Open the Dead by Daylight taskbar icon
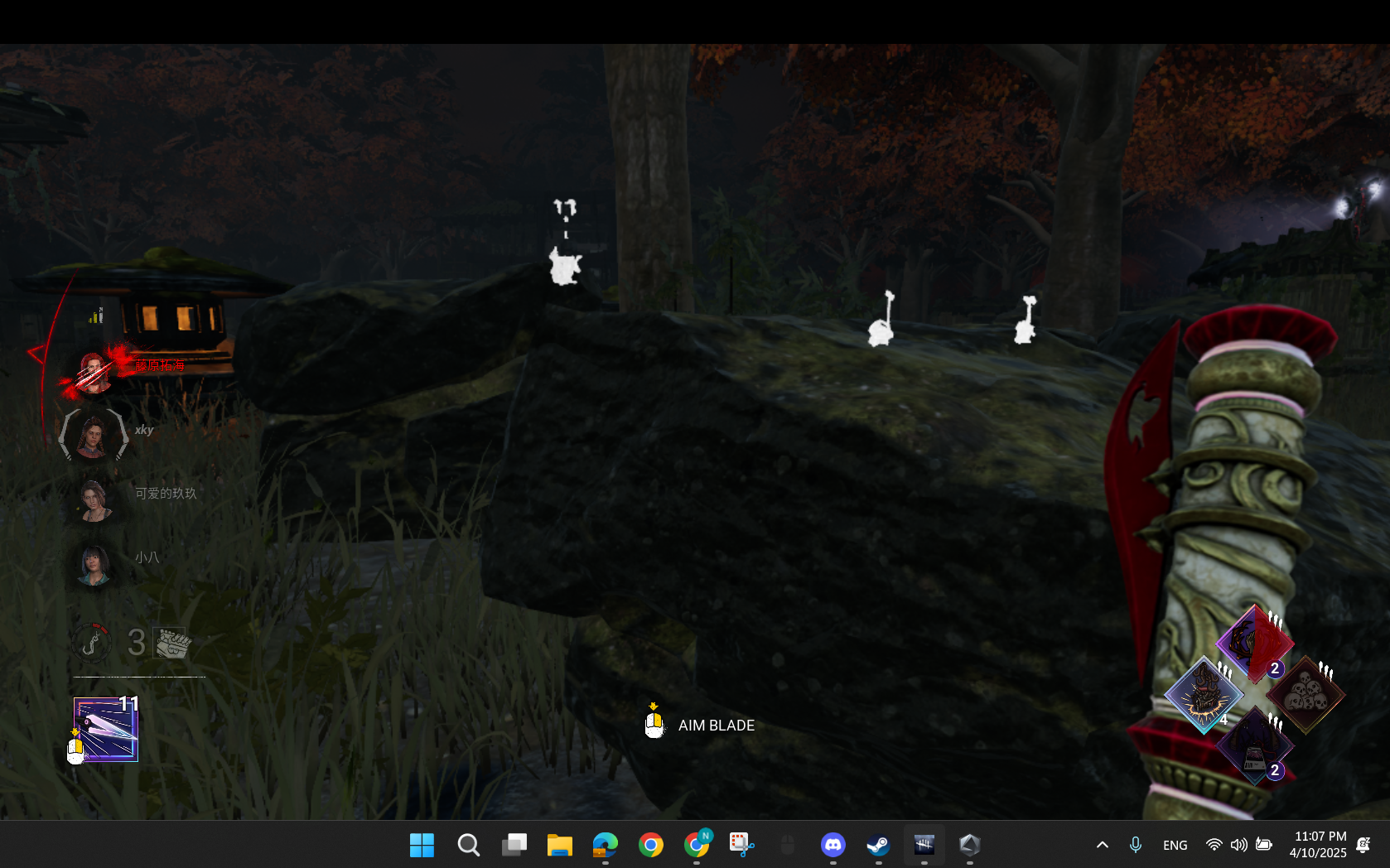Screen dimensions: 1390x868 (x=924, y=845)
